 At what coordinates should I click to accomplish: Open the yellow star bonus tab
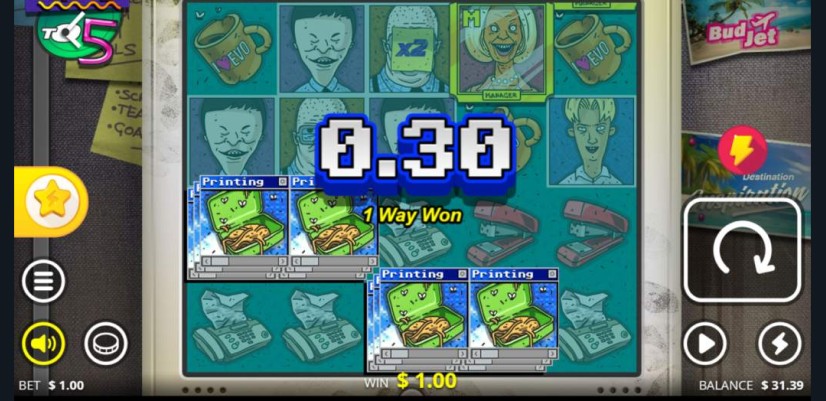click(50, 201)
